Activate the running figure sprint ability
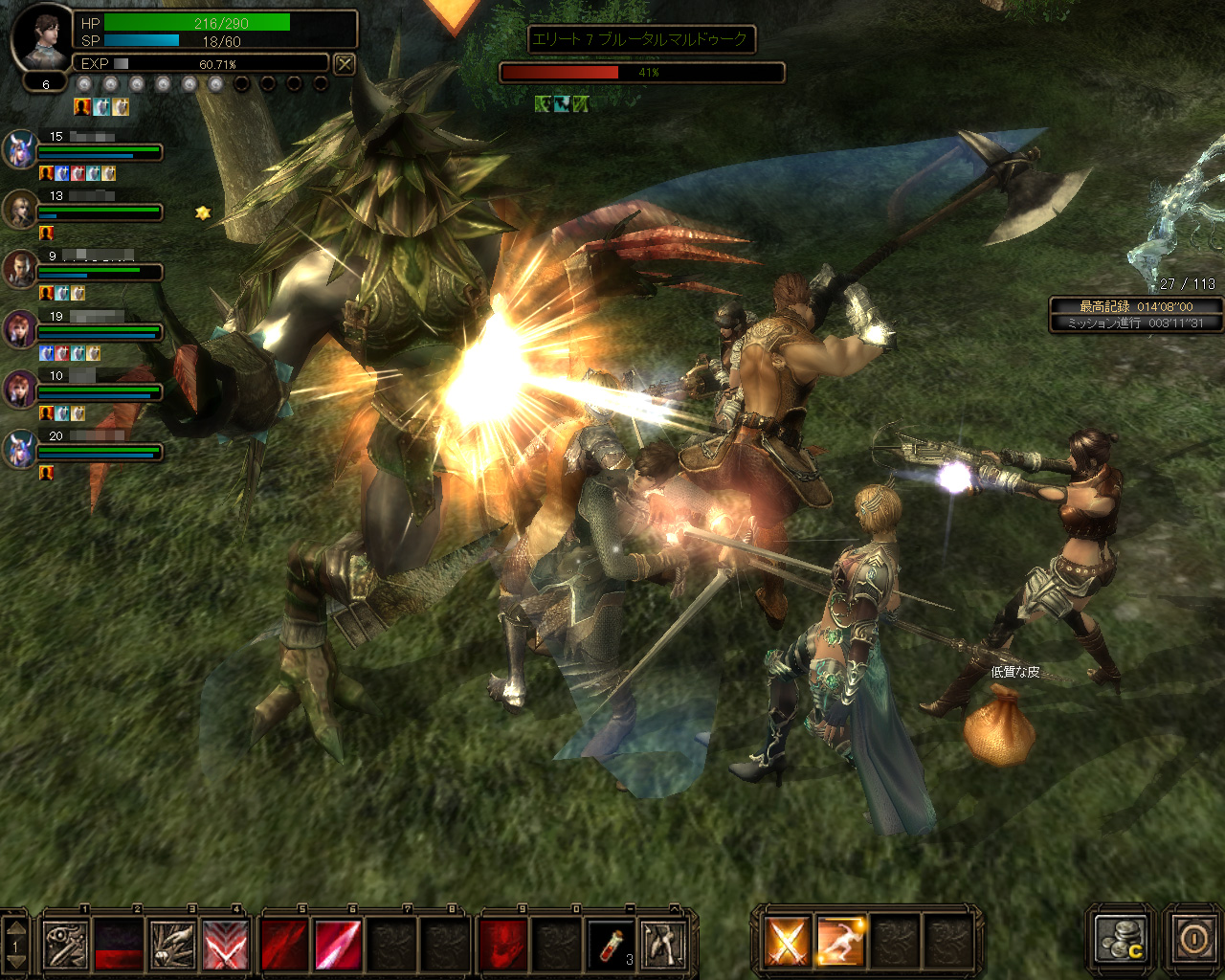The image size is (1225, 980). (840, 942)
